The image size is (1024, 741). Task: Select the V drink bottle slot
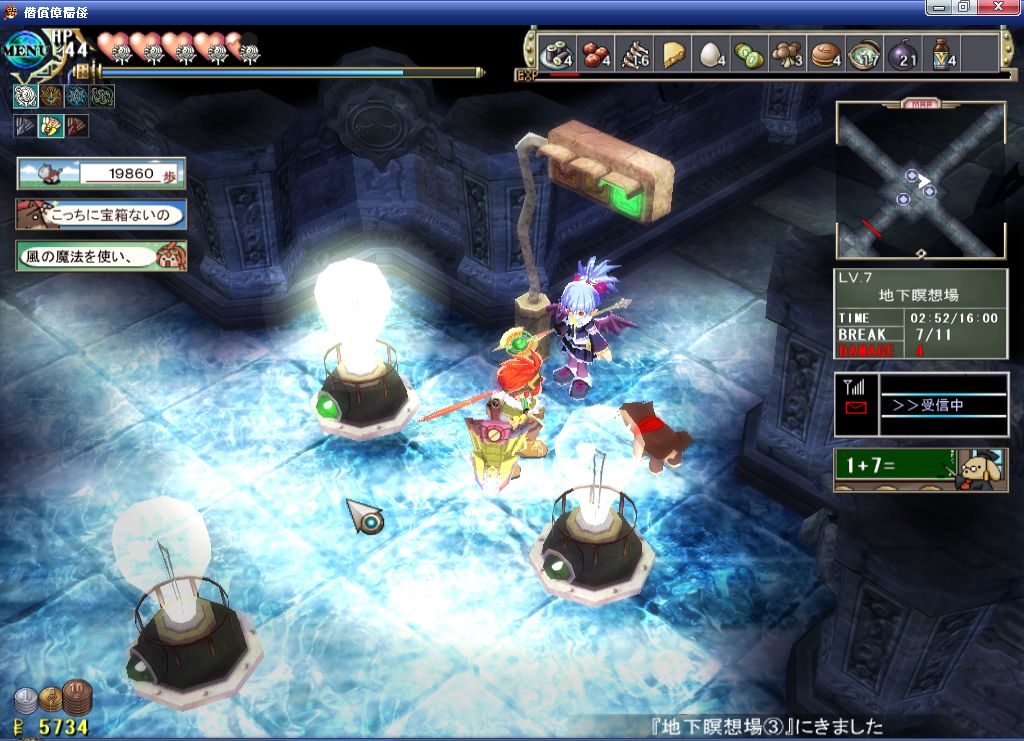coord(941,54)
